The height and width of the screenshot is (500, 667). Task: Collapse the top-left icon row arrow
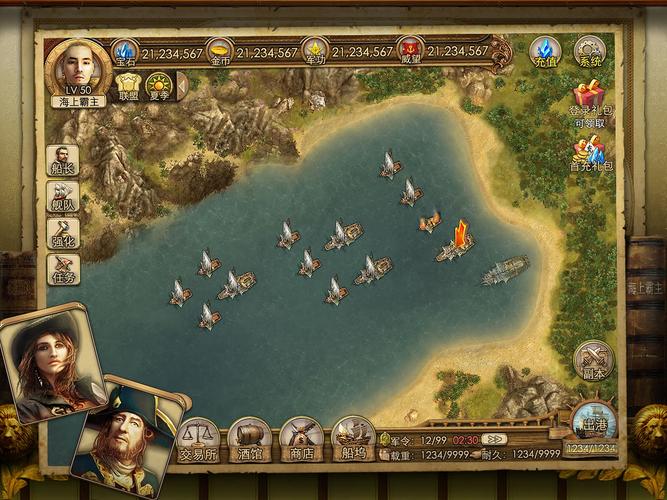pos(181,86)
